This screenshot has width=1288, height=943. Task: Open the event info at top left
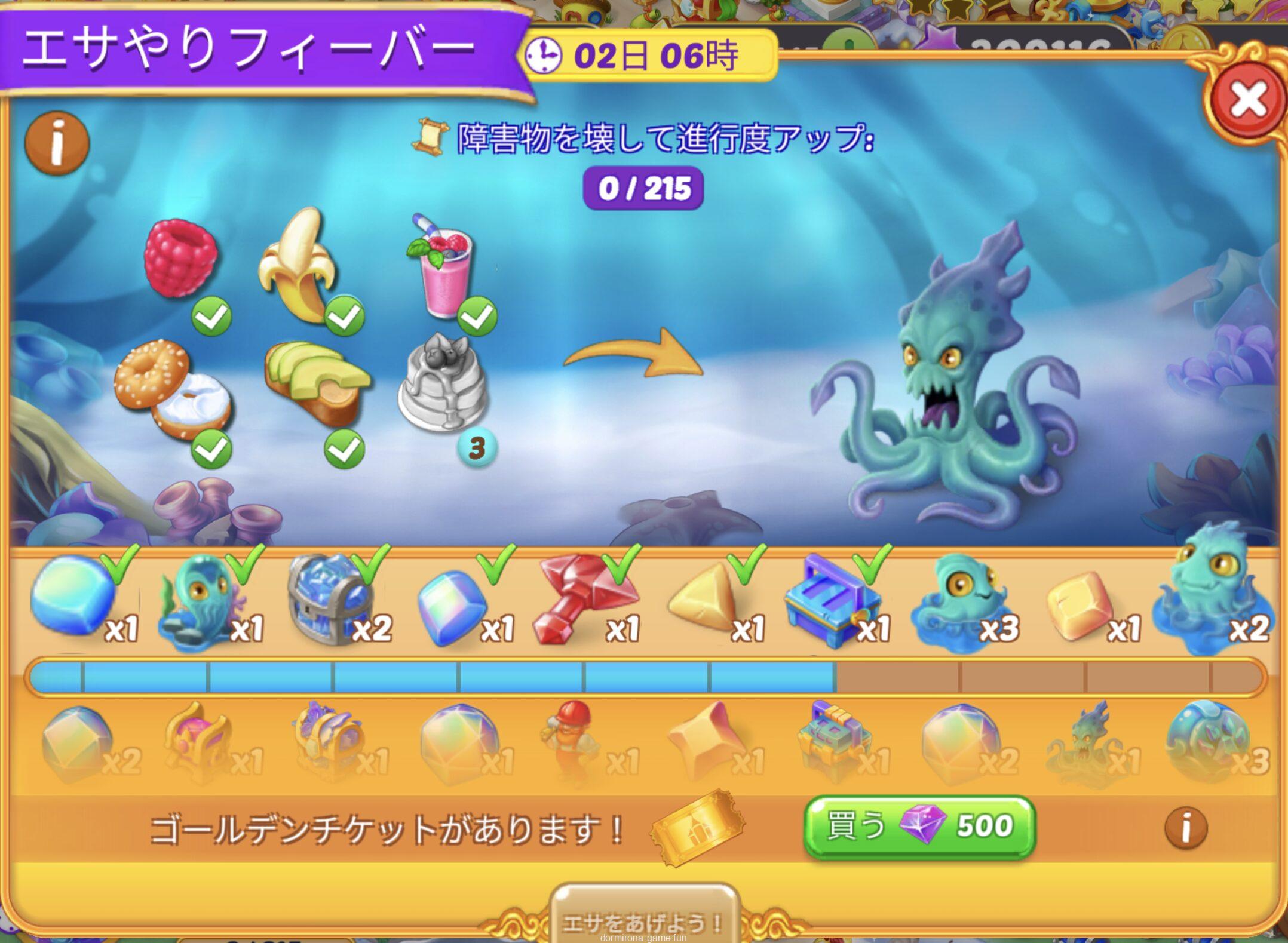pos(57,144)
